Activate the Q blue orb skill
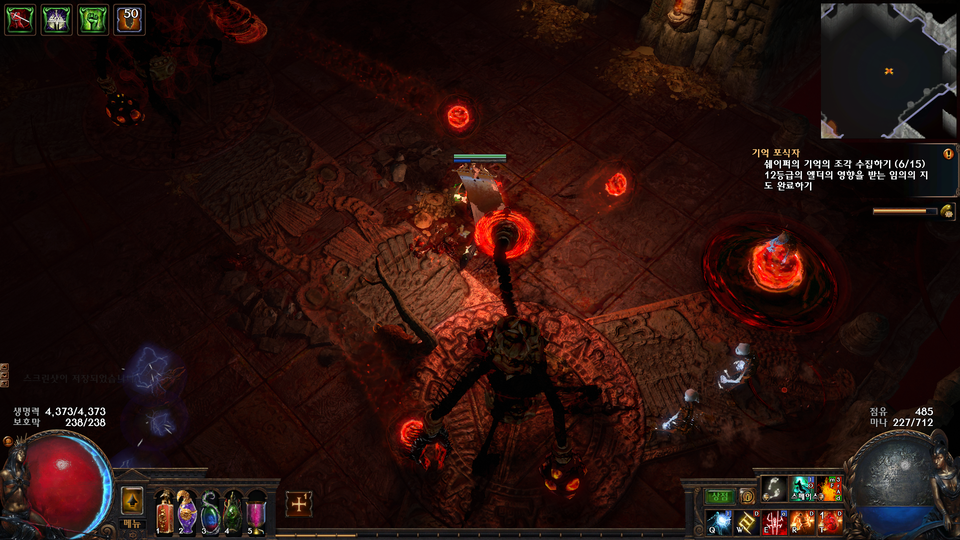960x540 pixels. click(x=719, y=521)
